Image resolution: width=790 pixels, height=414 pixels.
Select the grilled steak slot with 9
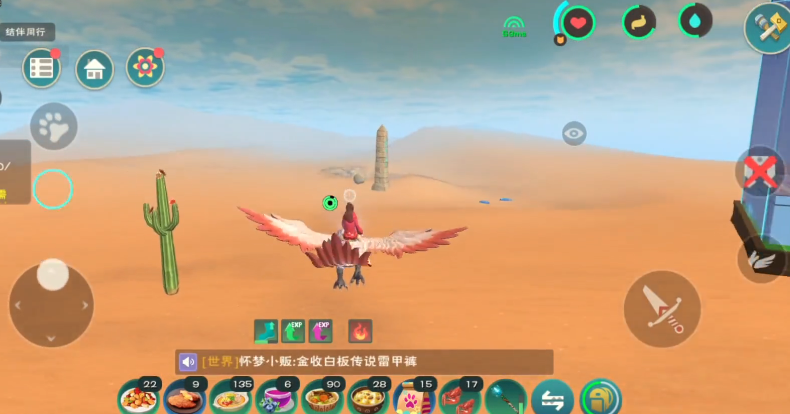pos(185,398)
